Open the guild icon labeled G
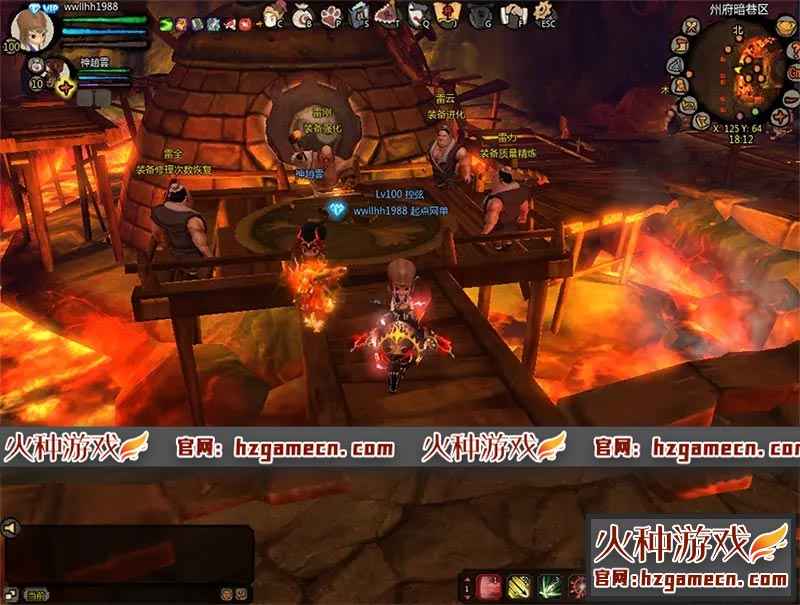Screen dimensions: 800x605 479,14
